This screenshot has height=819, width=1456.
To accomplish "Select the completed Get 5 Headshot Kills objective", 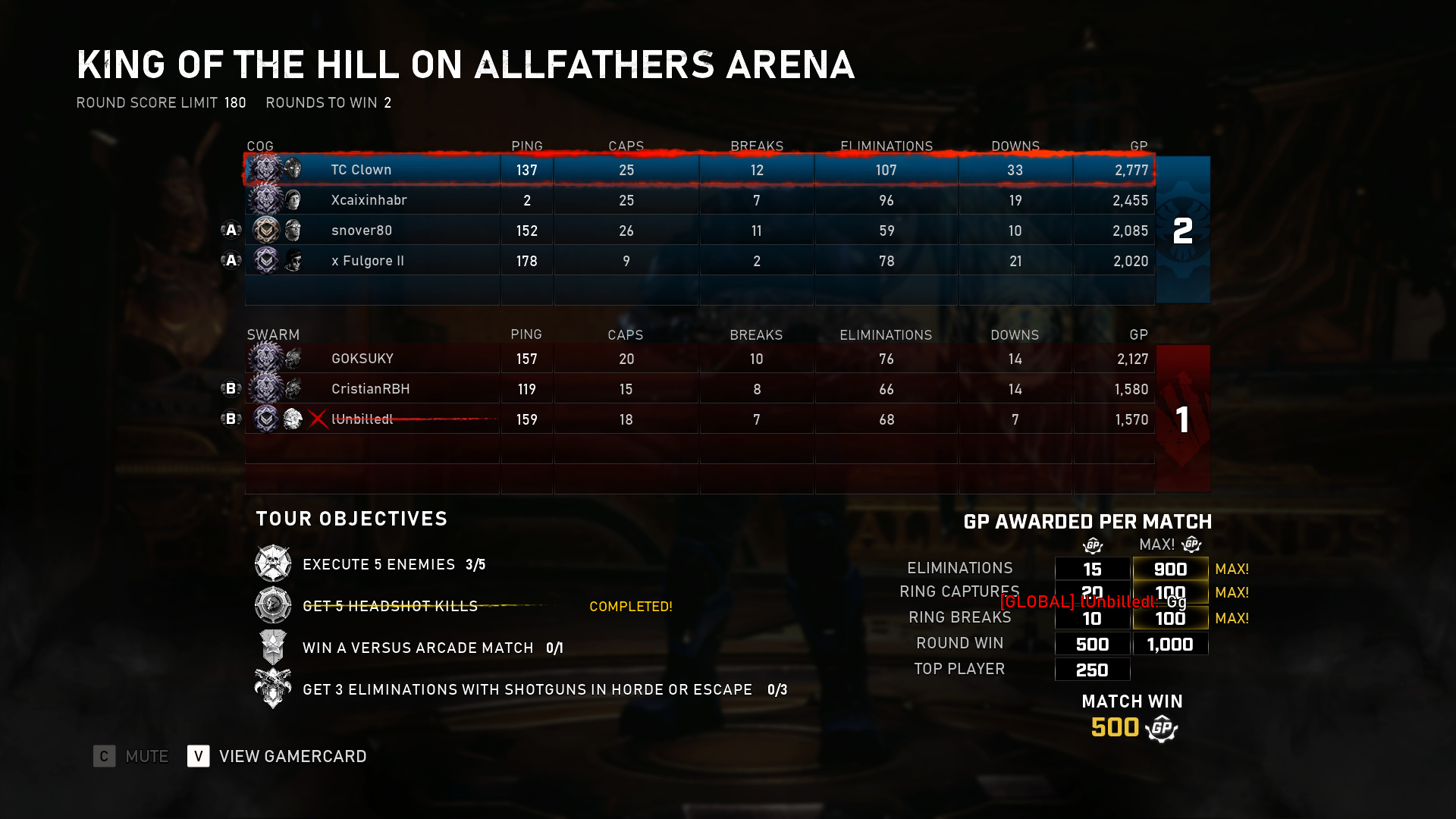I will click(x=390, y=606).
